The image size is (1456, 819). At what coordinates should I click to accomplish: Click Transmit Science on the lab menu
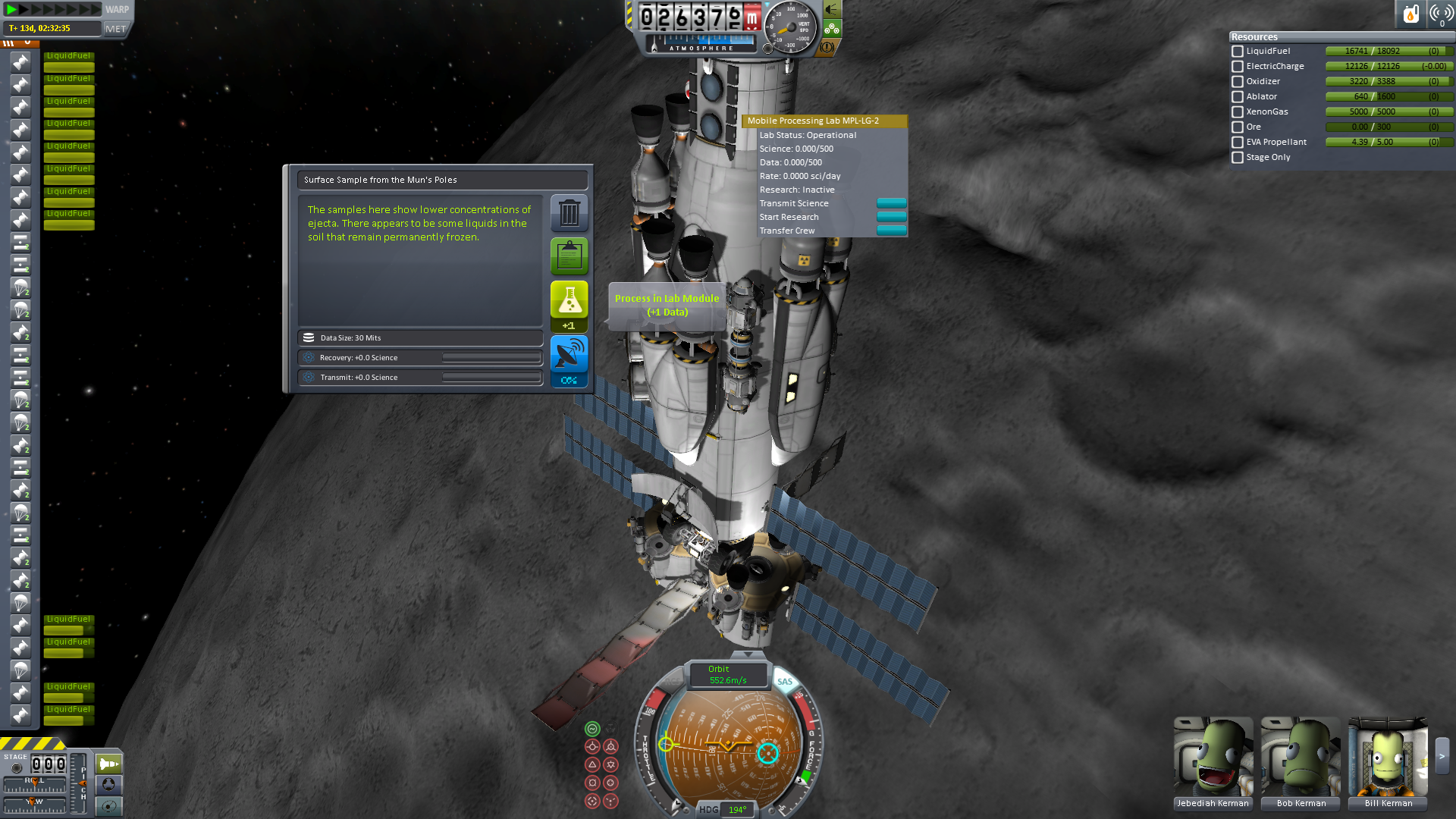click(891, 203)
